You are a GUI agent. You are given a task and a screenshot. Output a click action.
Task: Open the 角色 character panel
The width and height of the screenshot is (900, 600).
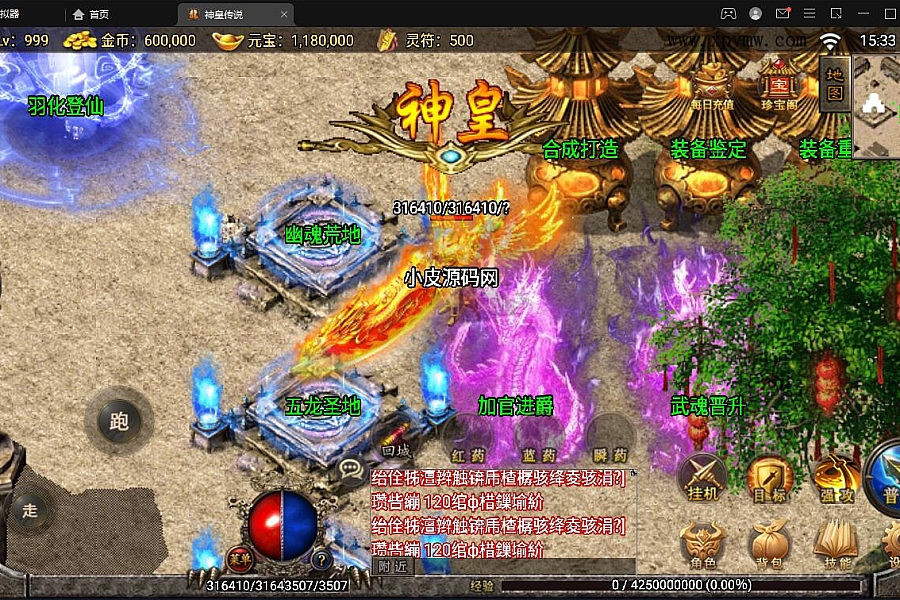pos(703,546)
